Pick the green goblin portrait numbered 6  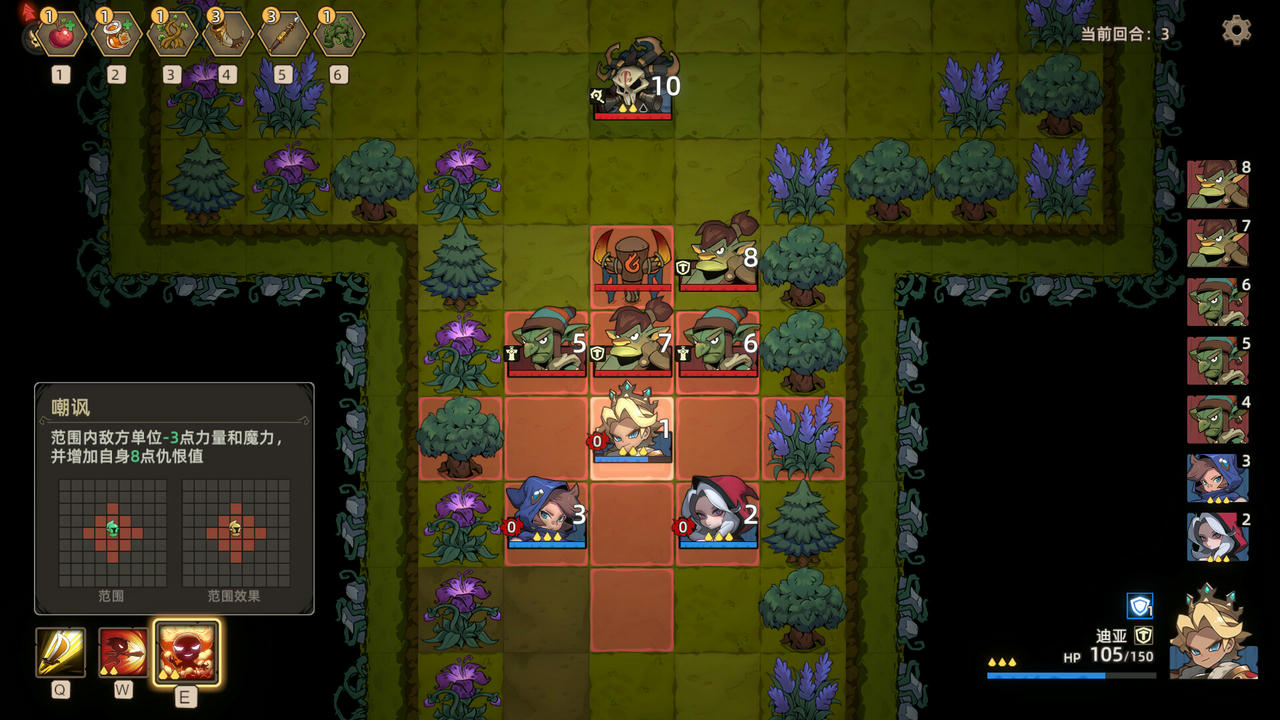pos(1217,301)
